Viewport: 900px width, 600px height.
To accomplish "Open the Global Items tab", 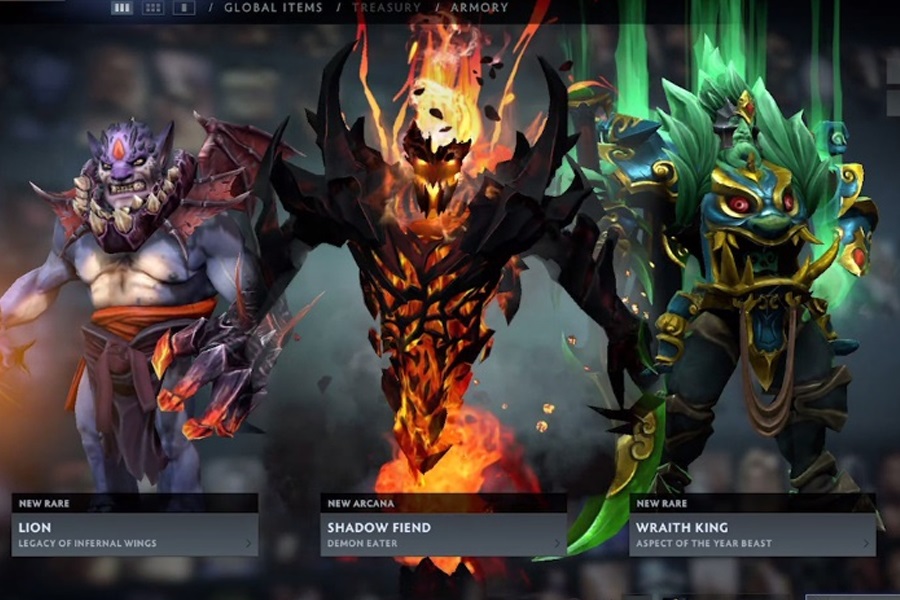I will (273, 8).
